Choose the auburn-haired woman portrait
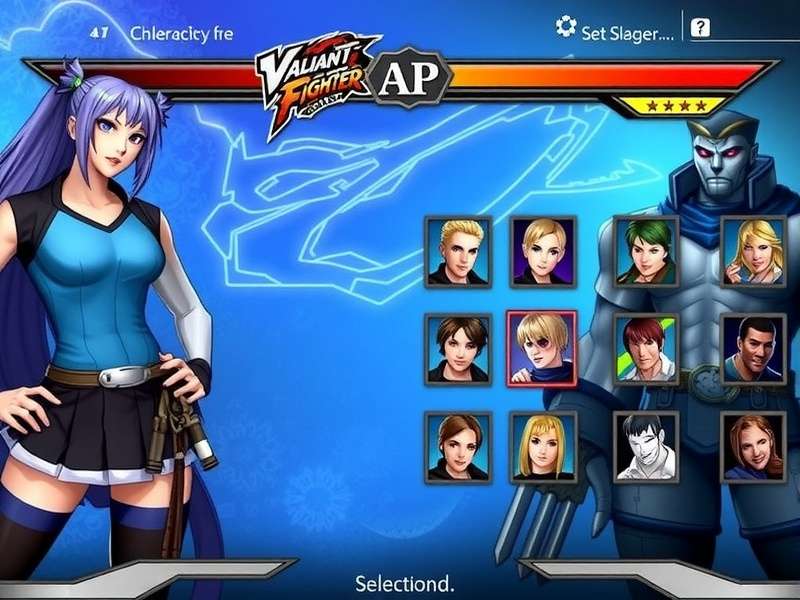The width and height of the screenshot is (800, 600). [753, 446]
